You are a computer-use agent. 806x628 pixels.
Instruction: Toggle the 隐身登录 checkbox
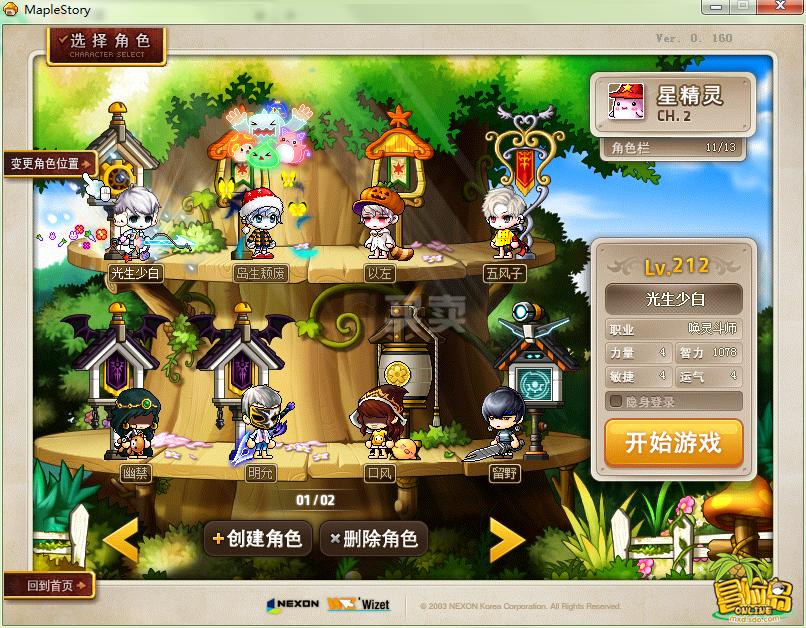click(617, 402)
